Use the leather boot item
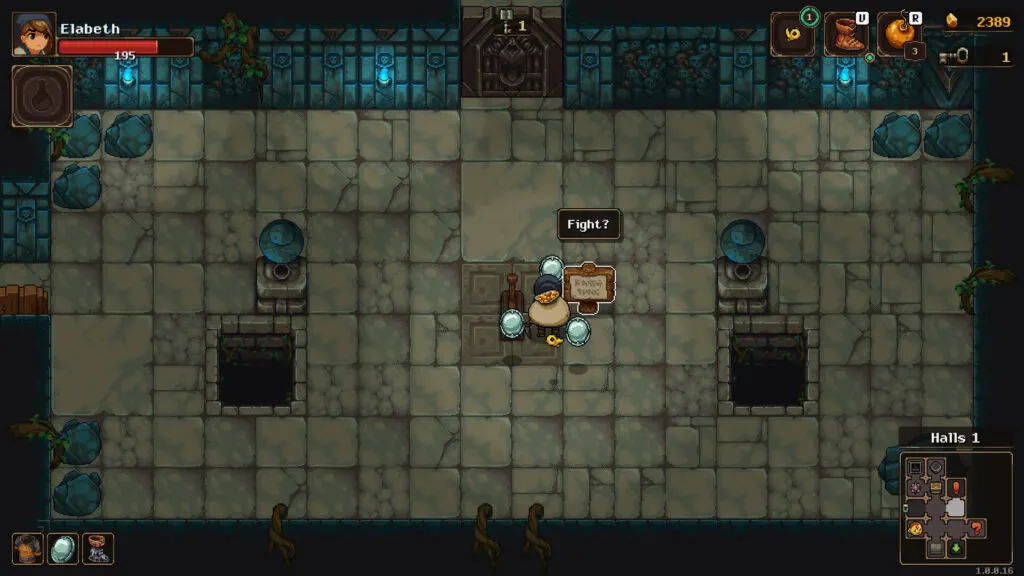 pos(845,35)
